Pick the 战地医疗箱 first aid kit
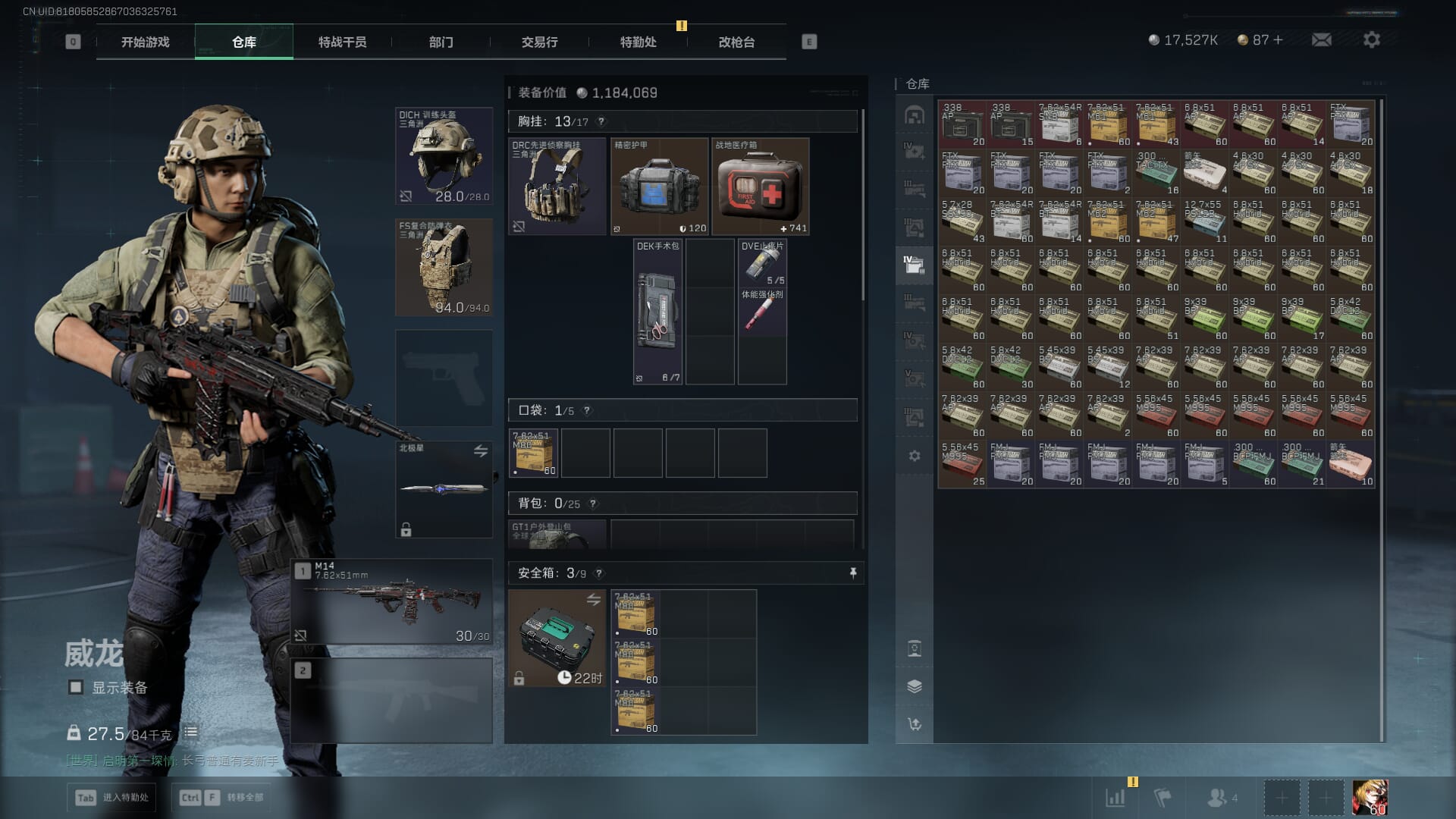Screen dimensions: 1456x819 (760, 186)
